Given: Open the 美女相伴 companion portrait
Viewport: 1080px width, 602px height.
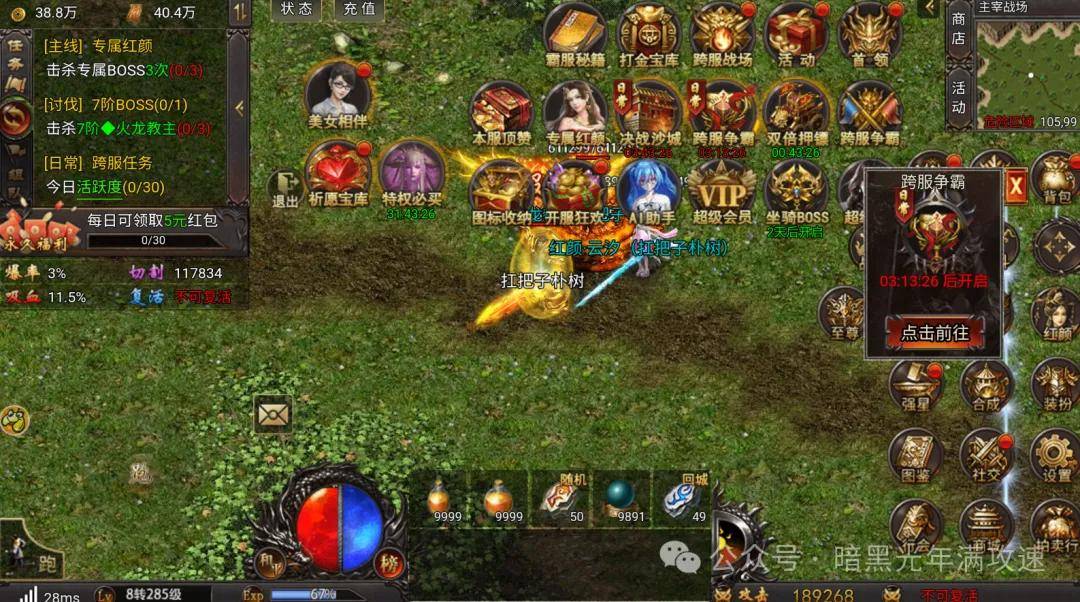Looking at the screenshot, I should [x=338, y=95].
